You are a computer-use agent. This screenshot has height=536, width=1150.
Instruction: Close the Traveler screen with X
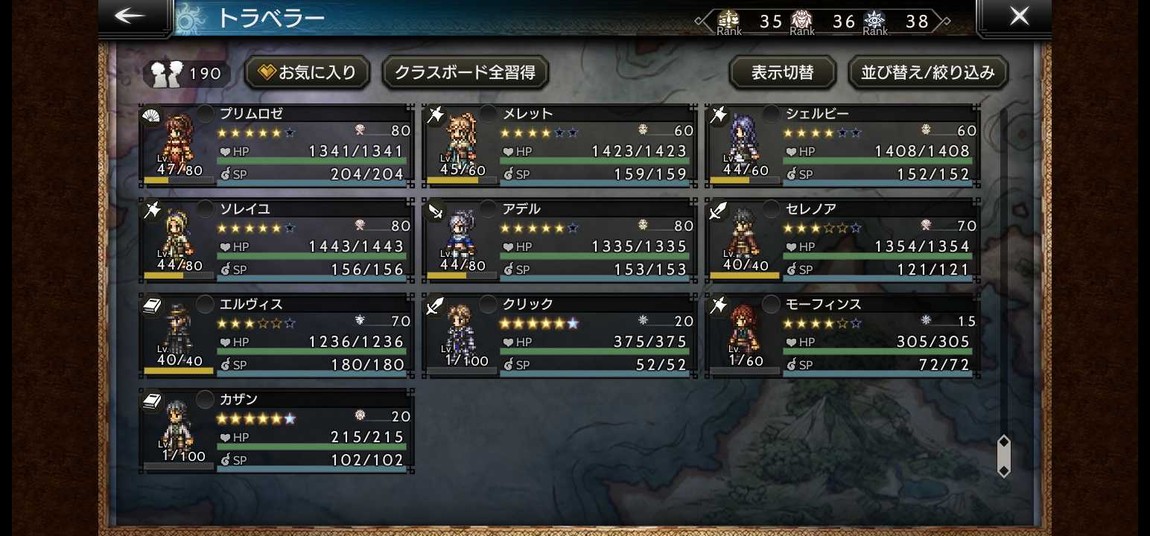(x=1019, y=17)
